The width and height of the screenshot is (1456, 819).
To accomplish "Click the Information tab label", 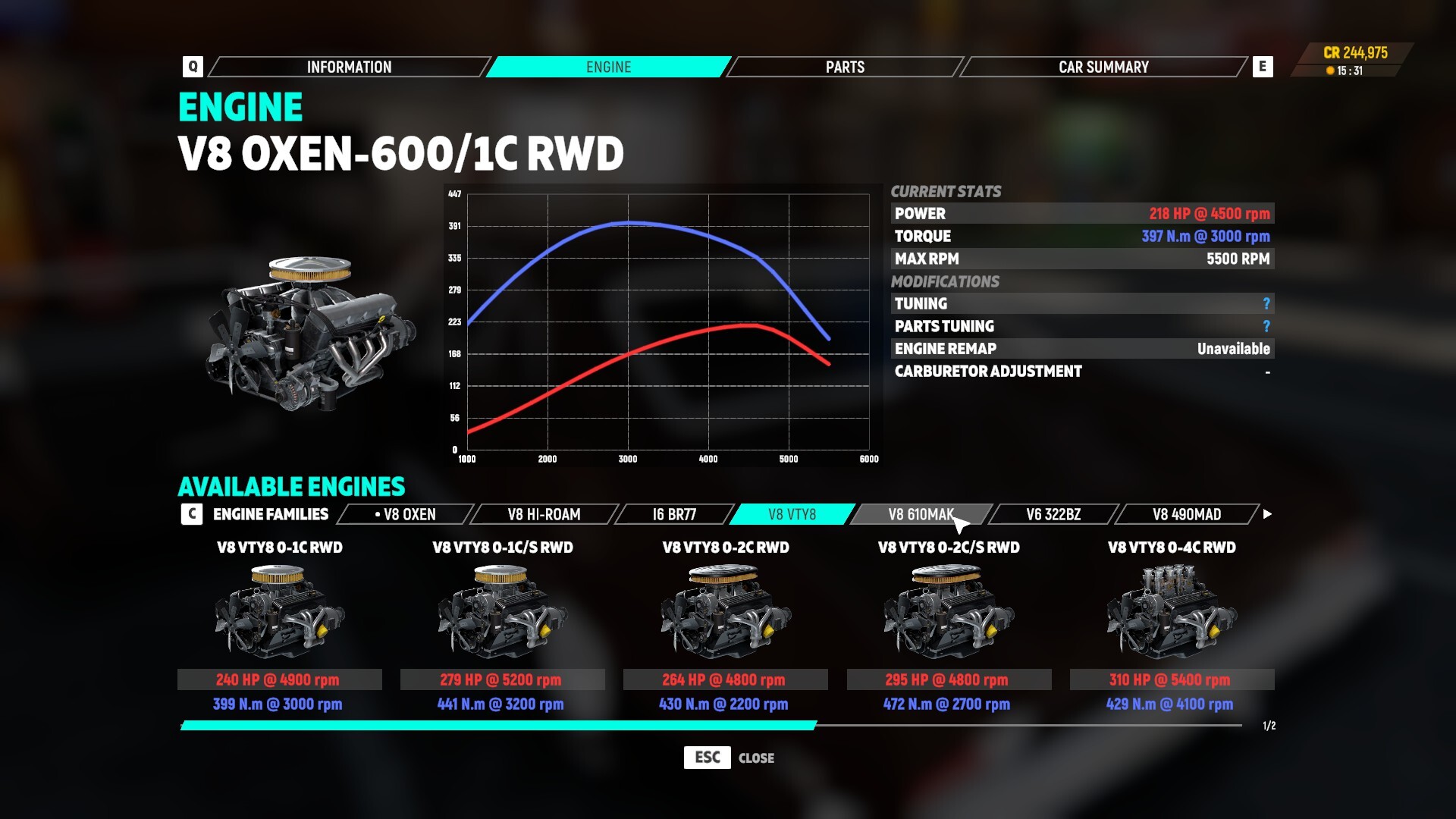I will (348, 67).
